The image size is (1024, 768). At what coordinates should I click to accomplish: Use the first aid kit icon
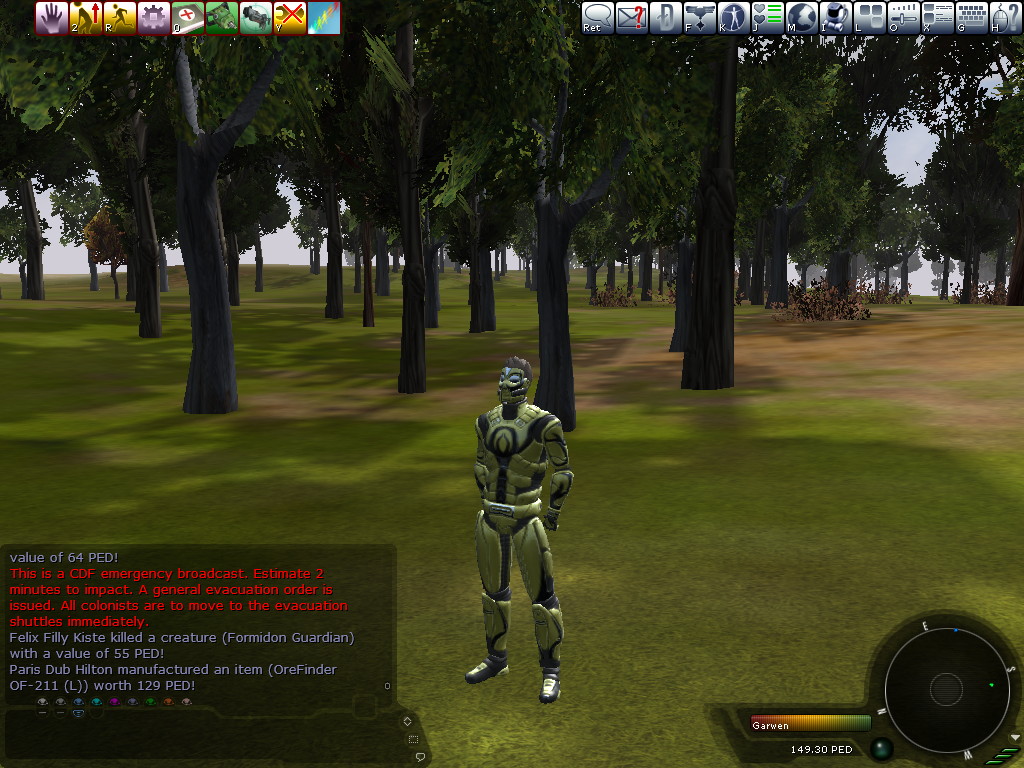pos(188,17)
